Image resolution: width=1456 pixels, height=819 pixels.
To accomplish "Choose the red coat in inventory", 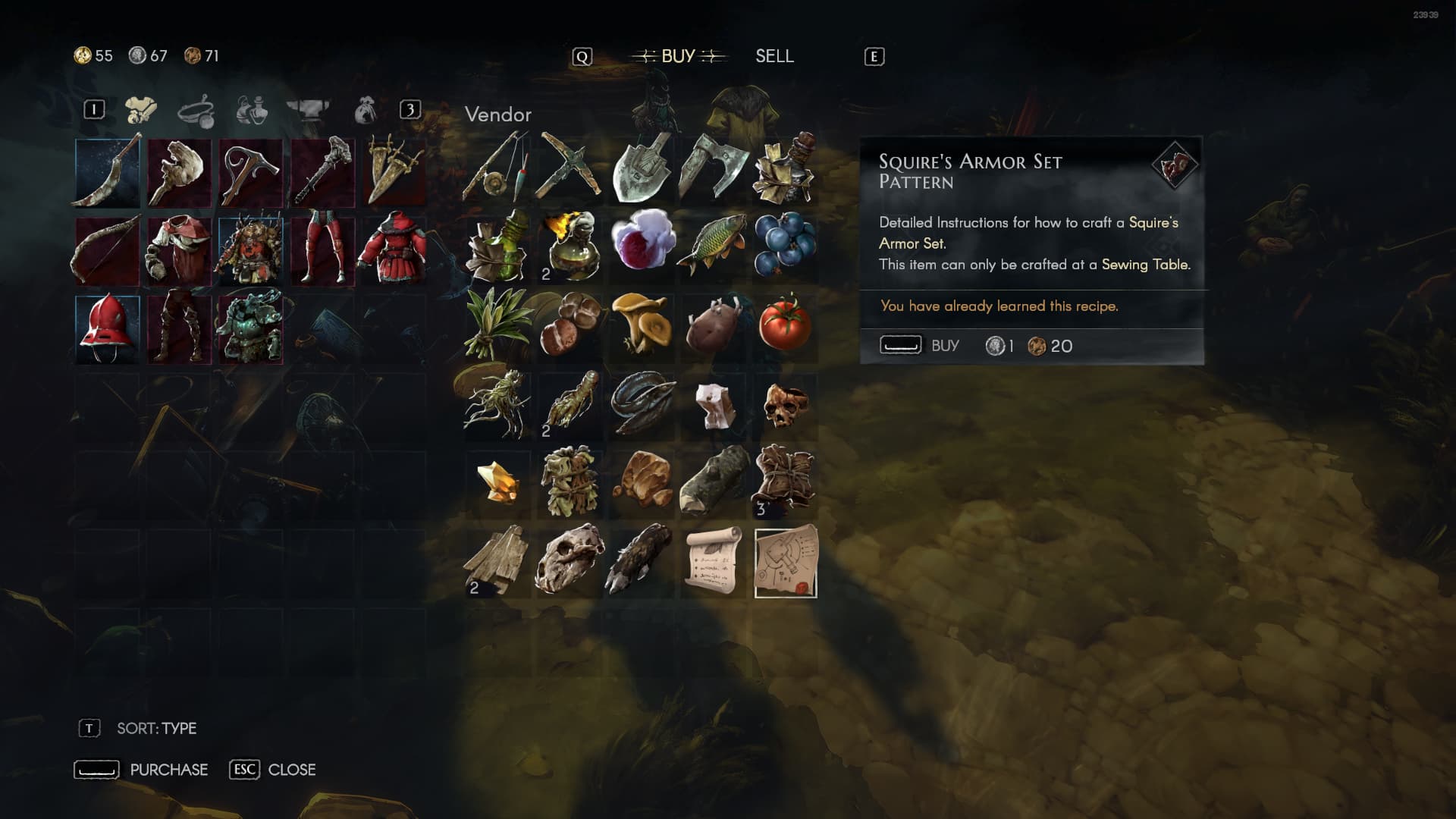I will (394, 249).
